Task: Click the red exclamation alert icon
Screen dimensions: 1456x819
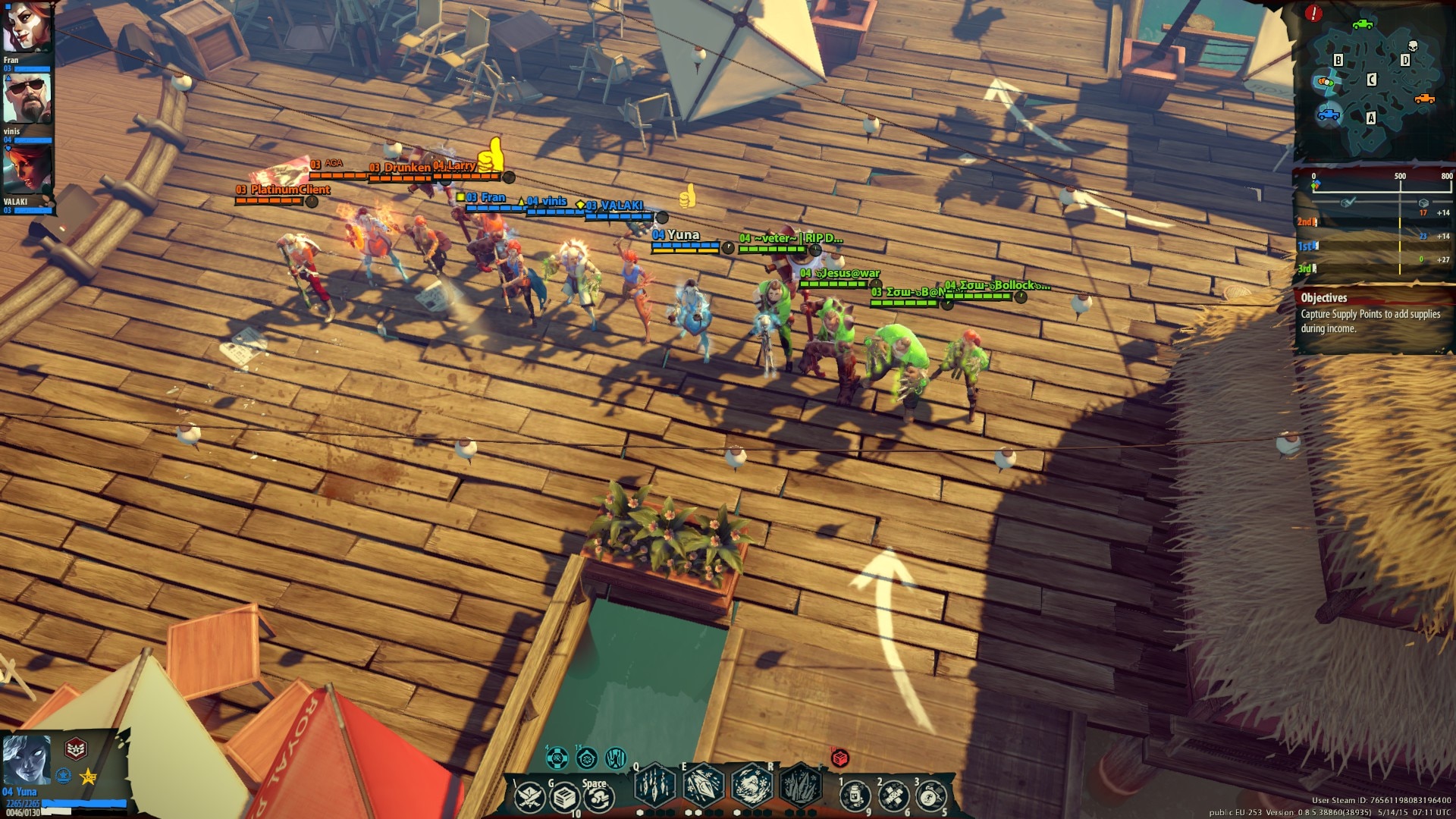Action: tap(1313, 13)
